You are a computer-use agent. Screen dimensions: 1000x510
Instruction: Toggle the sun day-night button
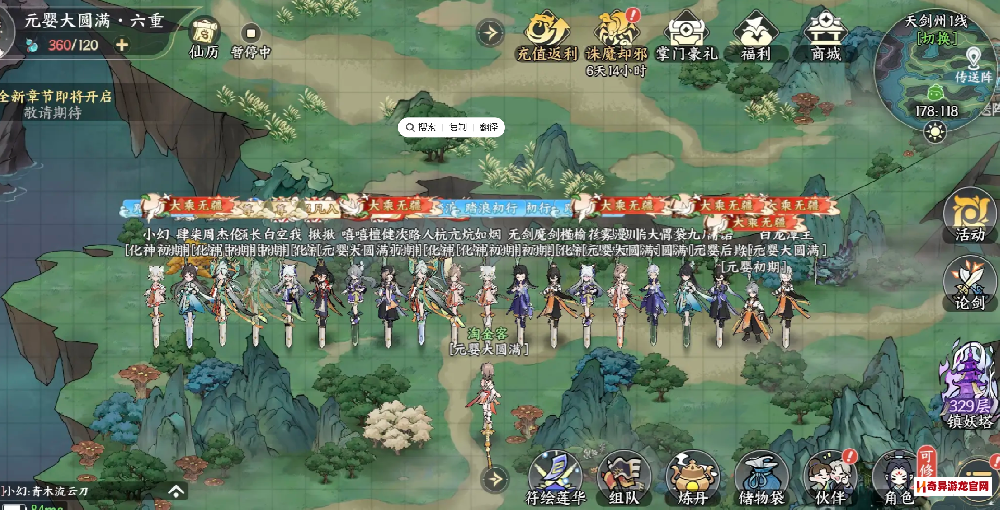click(x=935, y=131)
